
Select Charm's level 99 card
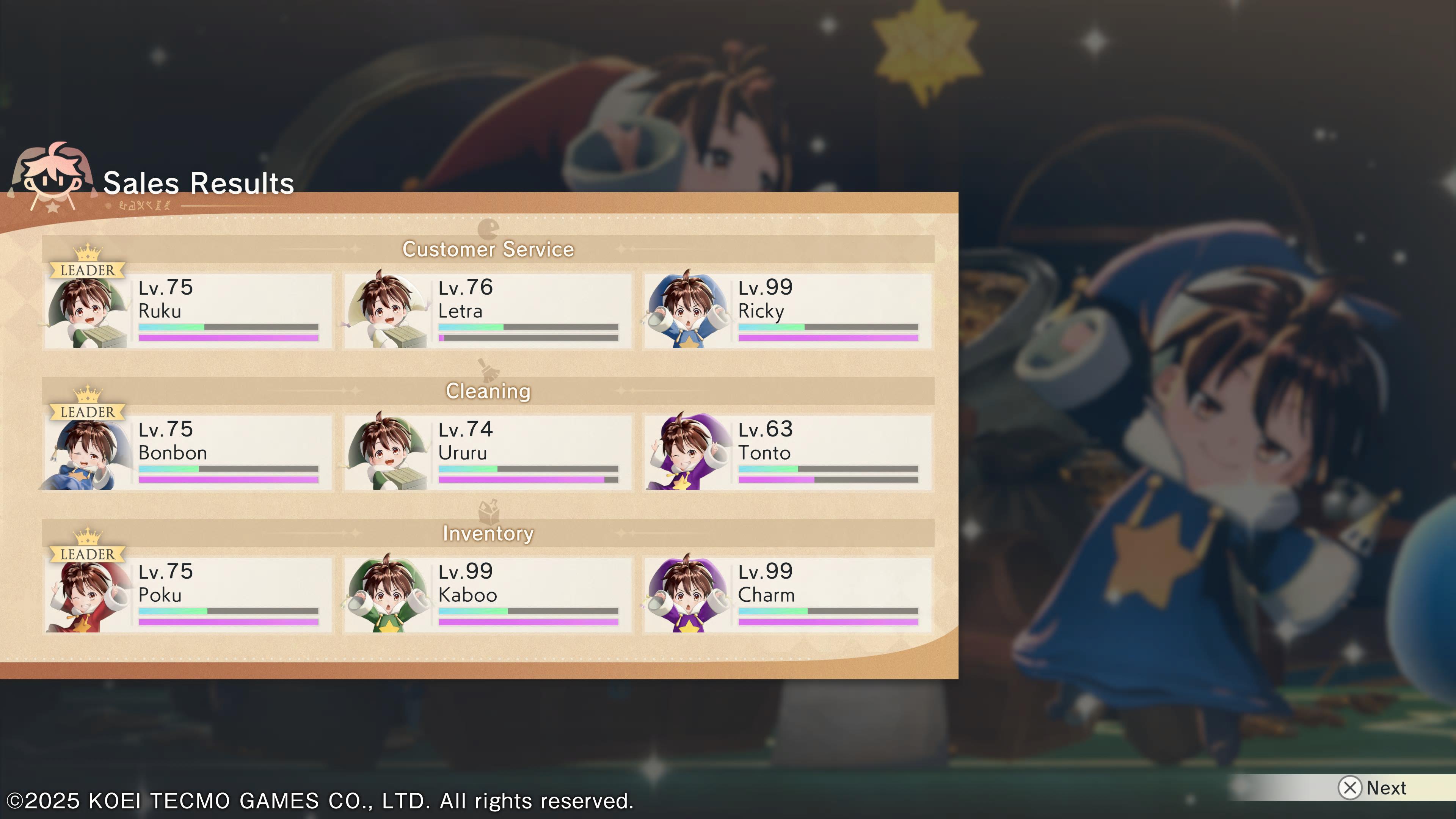pos(788,595)
